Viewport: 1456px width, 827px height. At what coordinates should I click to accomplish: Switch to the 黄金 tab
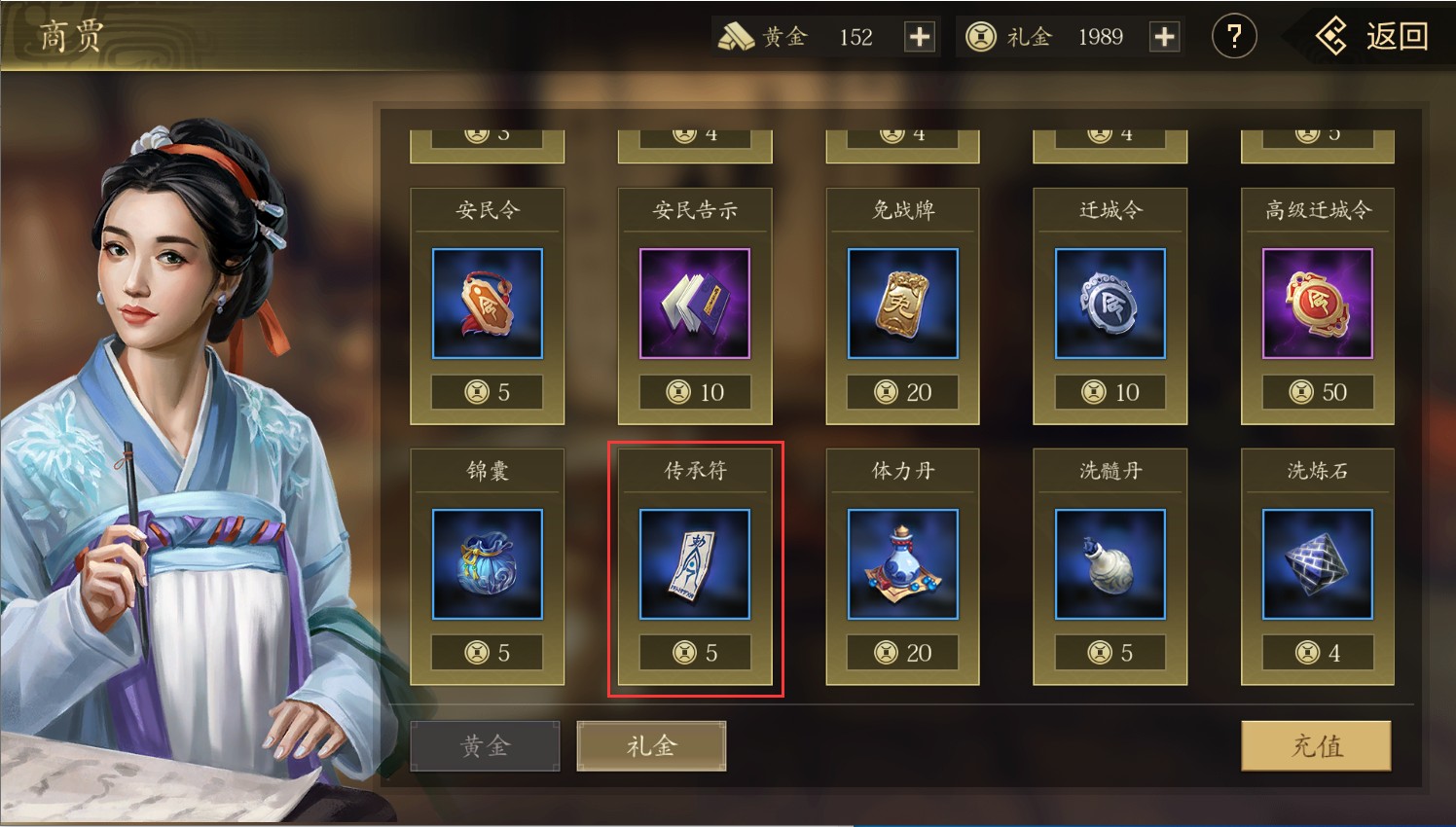(485, 746)
